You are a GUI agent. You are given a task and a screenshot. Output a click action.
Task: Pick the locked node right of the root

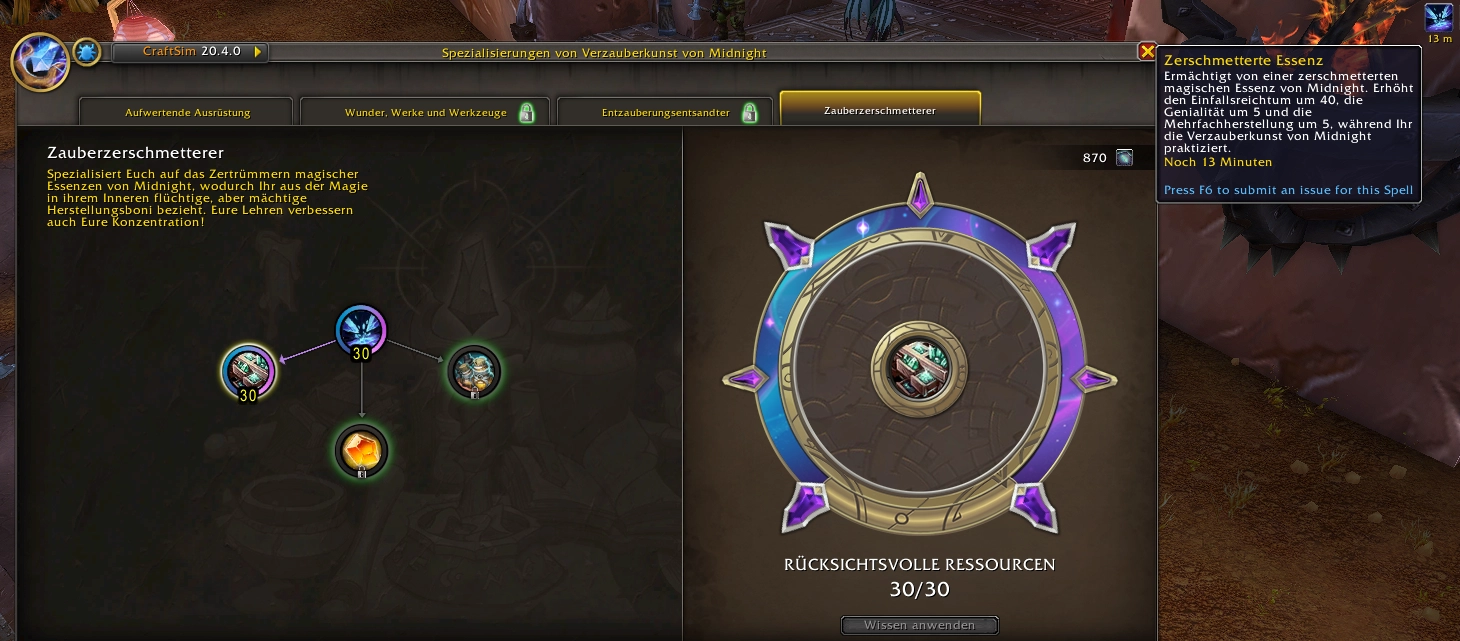tap(473, 372)
